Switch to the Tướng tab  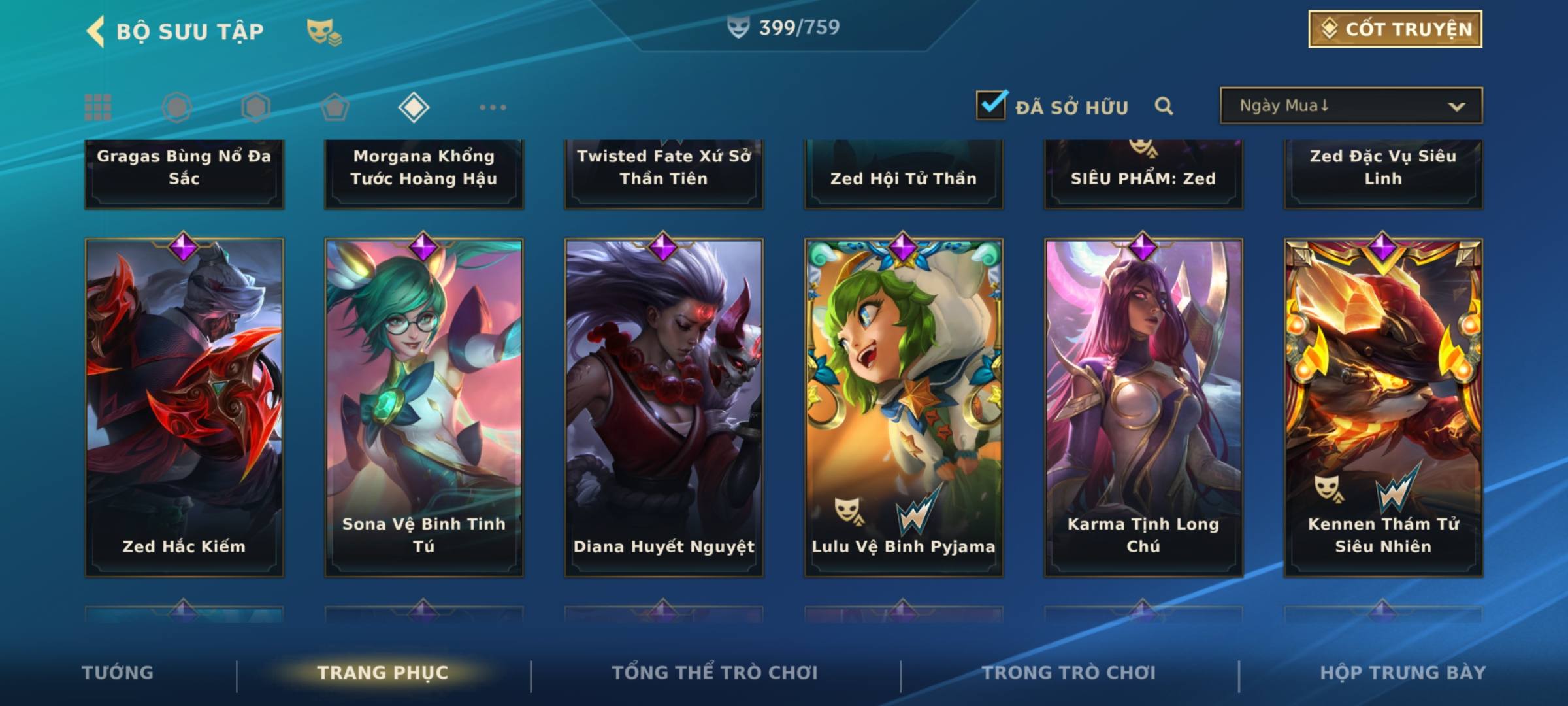pyautogui.click(x=118, y=673)
